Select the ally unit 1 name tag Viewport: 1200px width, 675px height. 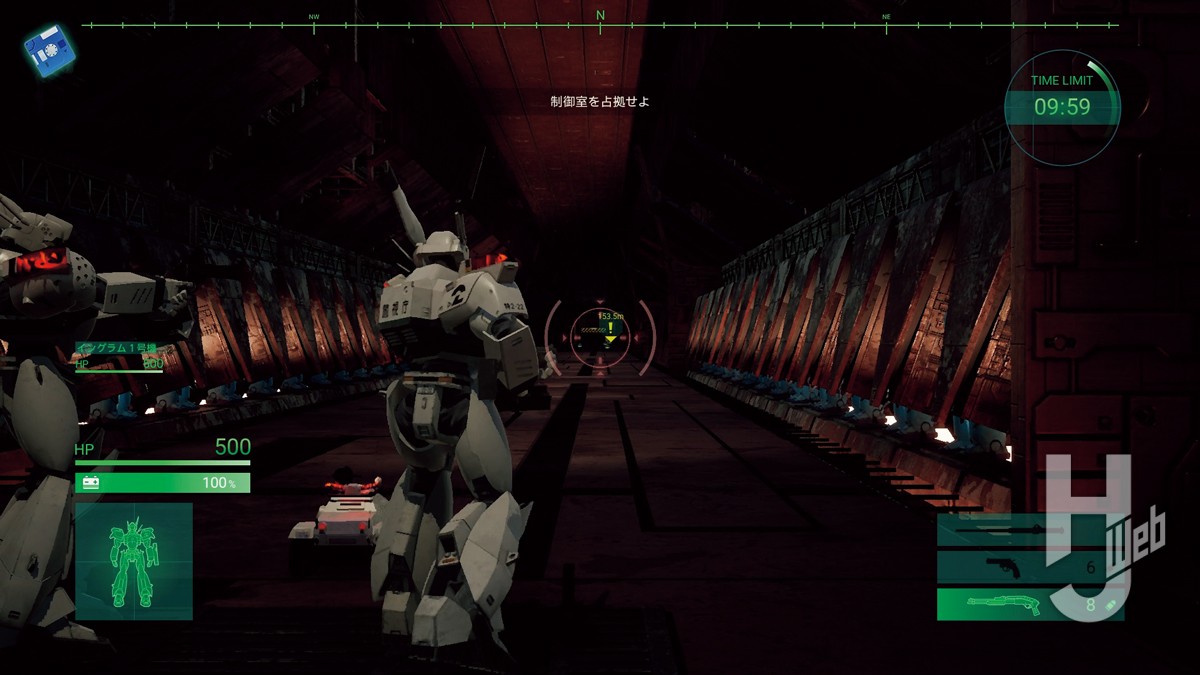point(119,348)
